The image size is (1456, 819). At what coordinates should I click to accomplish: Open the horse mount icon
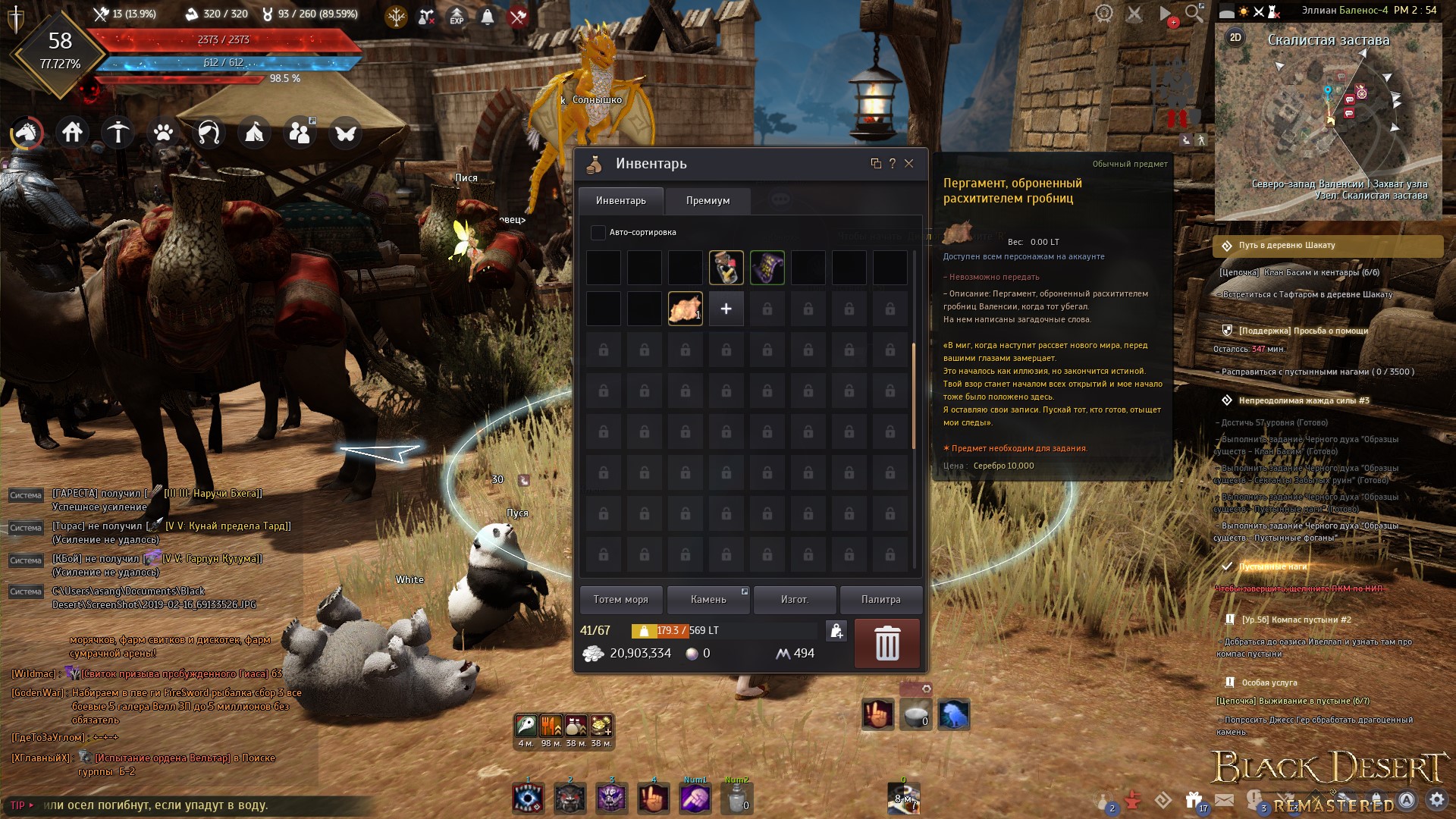point(27,133)
